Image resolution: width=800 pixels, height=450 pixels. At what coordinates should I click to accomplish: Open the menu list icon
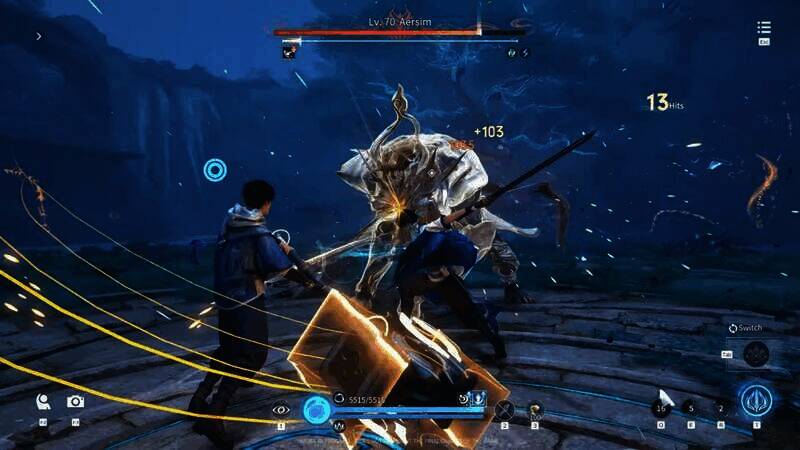coord(764,29)
